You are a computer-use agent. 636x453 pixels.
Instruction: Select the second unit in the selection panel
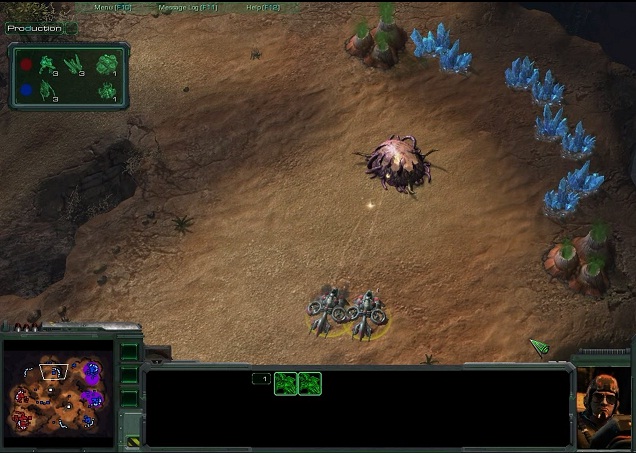tap(310, 383)
